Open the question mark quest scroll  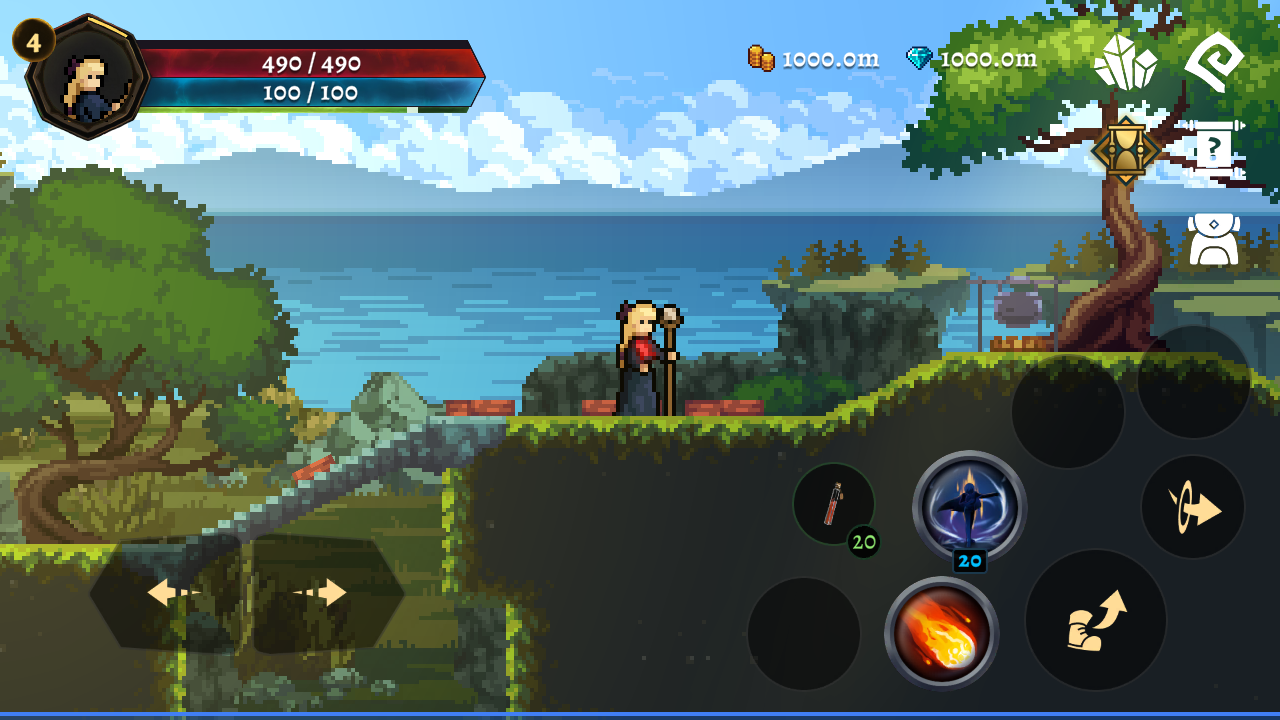coord(1214,150)
